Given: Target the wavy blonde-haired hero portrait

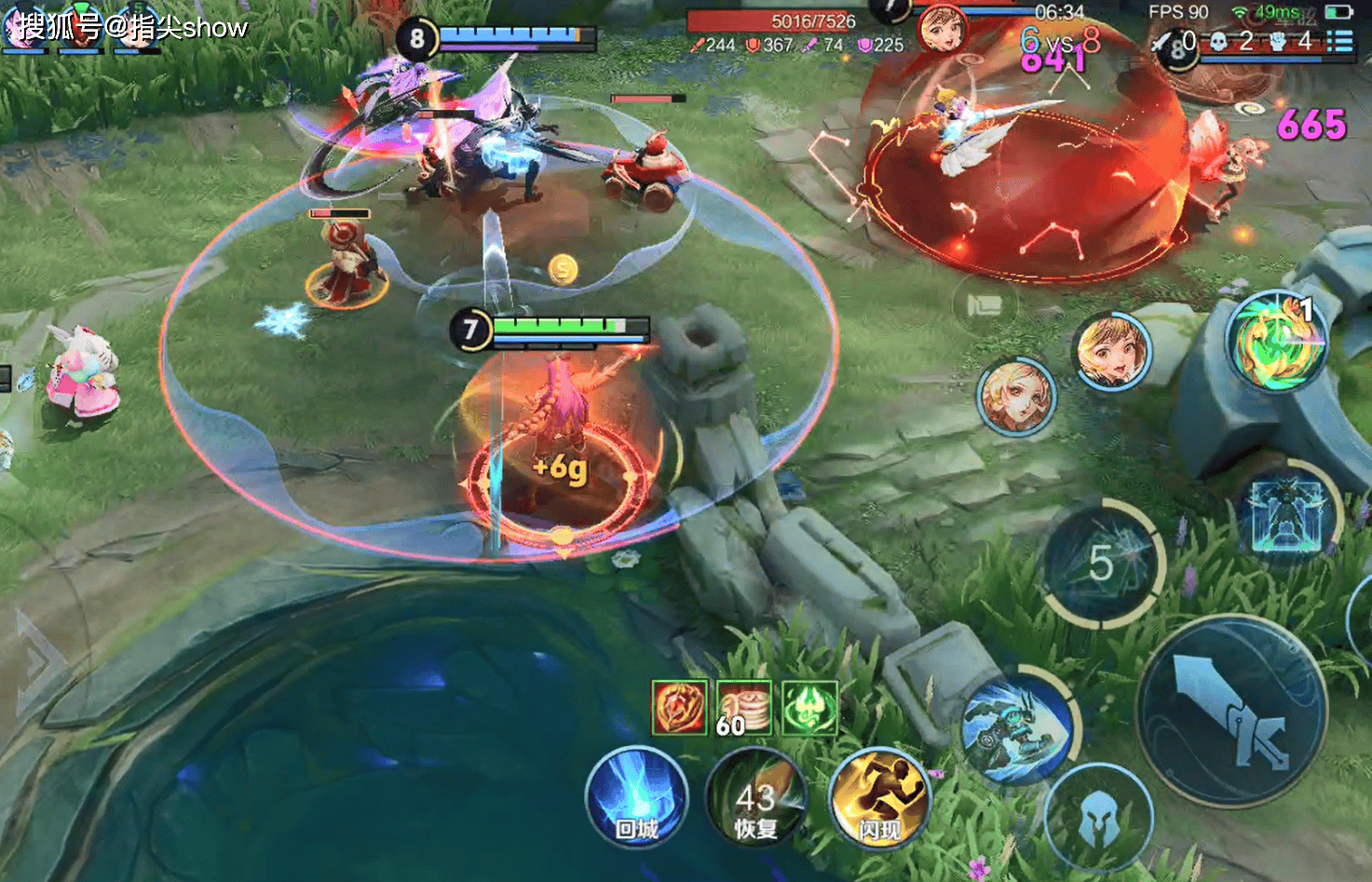Looking at the screenshot, I should 1015,396.
